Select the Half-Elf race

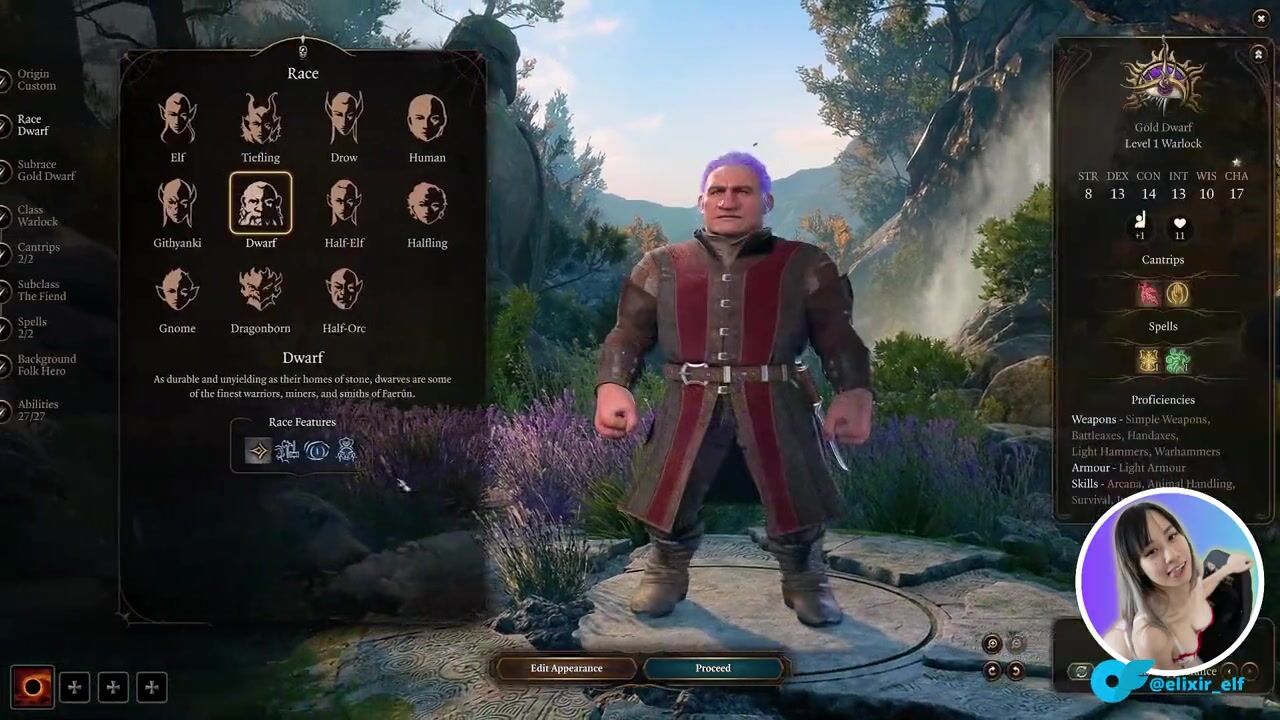pos(344,204)
